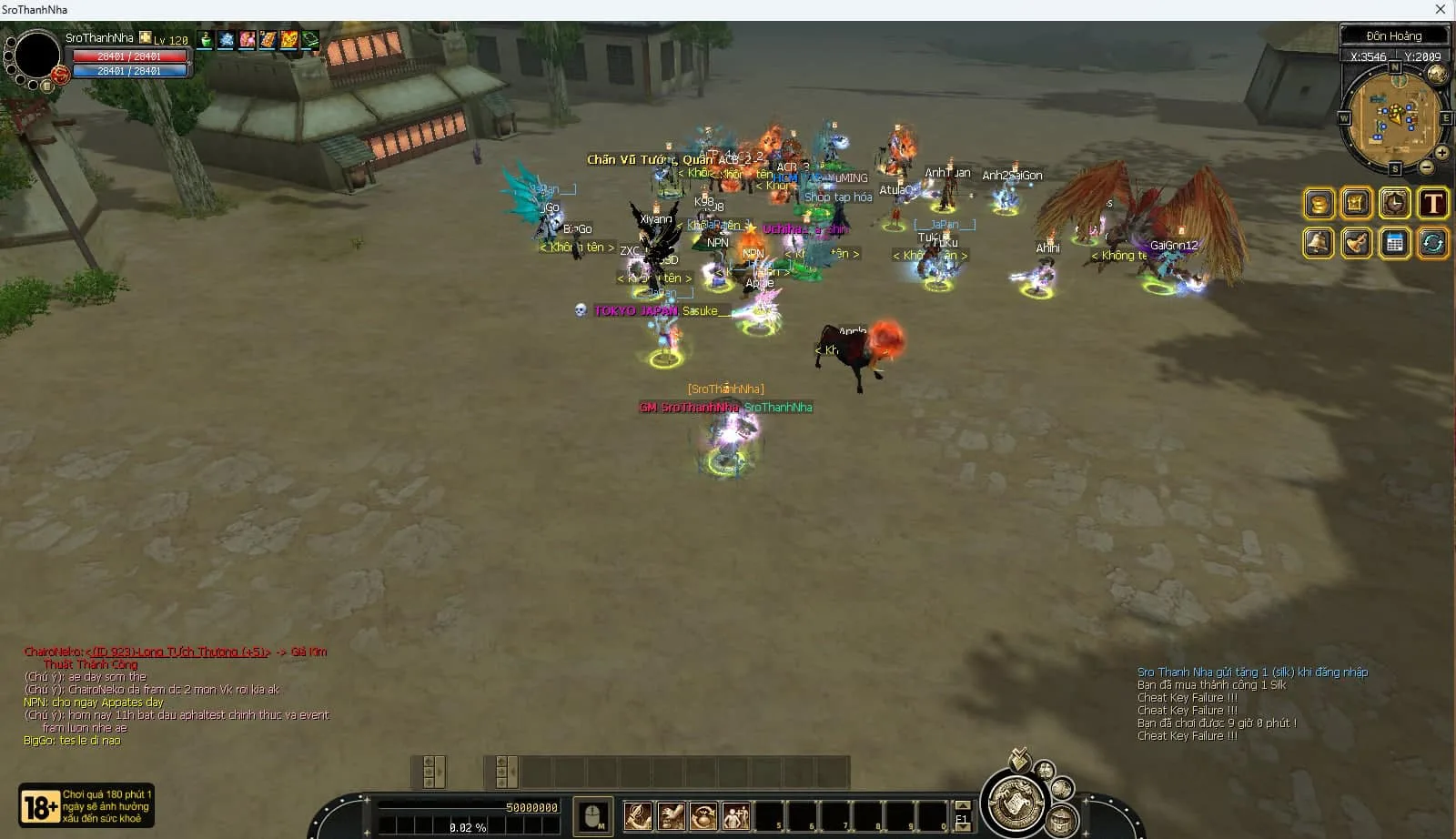Open the teleport 'T' icon panel
The height and width of the screenshot is (839, 1456).
coord(1433,204)
